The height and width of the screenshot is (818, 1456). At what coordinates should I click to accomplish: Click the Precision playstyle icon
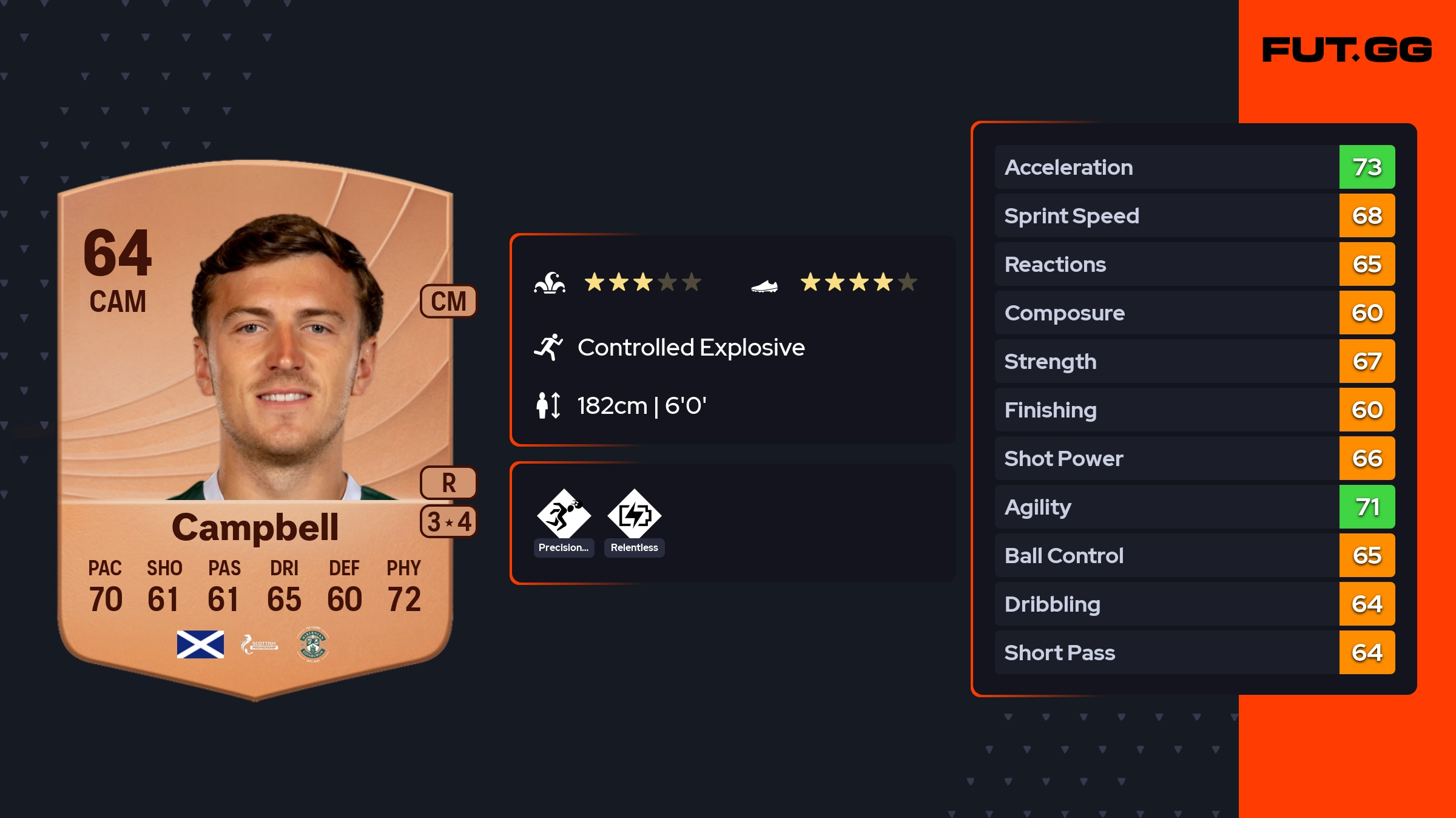[x=564, y=515]
